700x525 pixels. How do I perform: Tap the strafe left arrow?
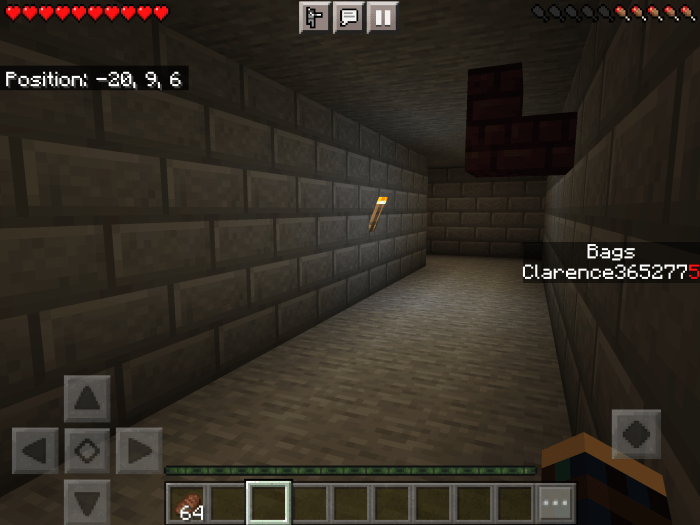tap(35, 450)
